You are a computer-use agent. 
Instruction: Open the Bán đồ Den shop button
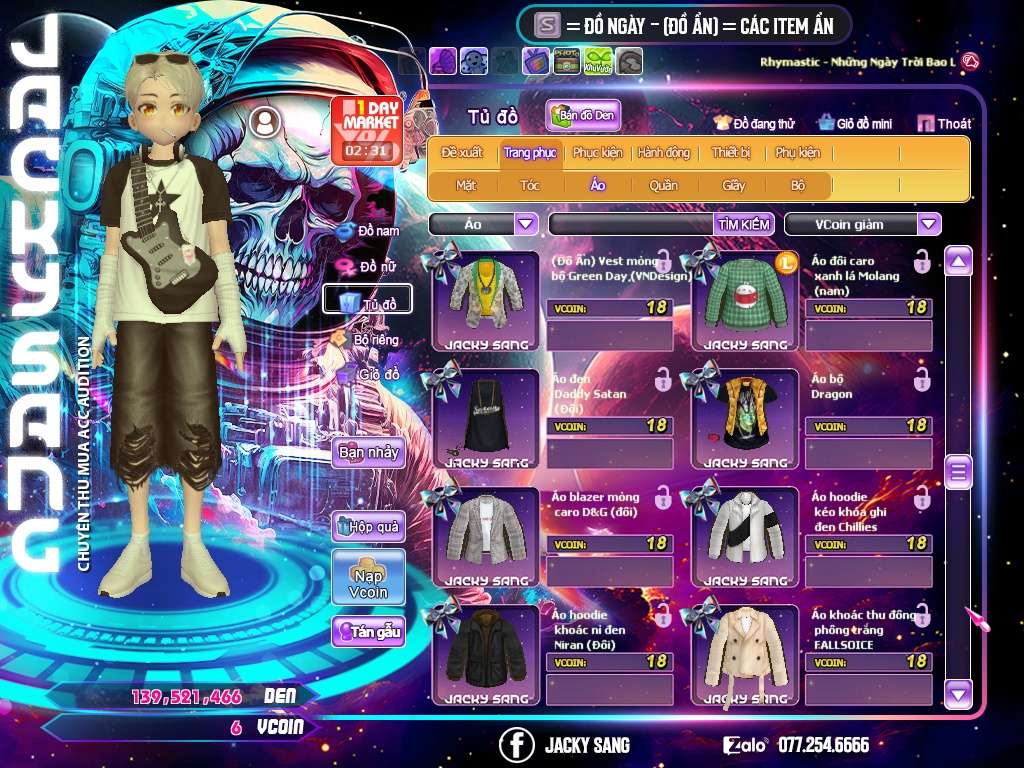coord(584,116)
